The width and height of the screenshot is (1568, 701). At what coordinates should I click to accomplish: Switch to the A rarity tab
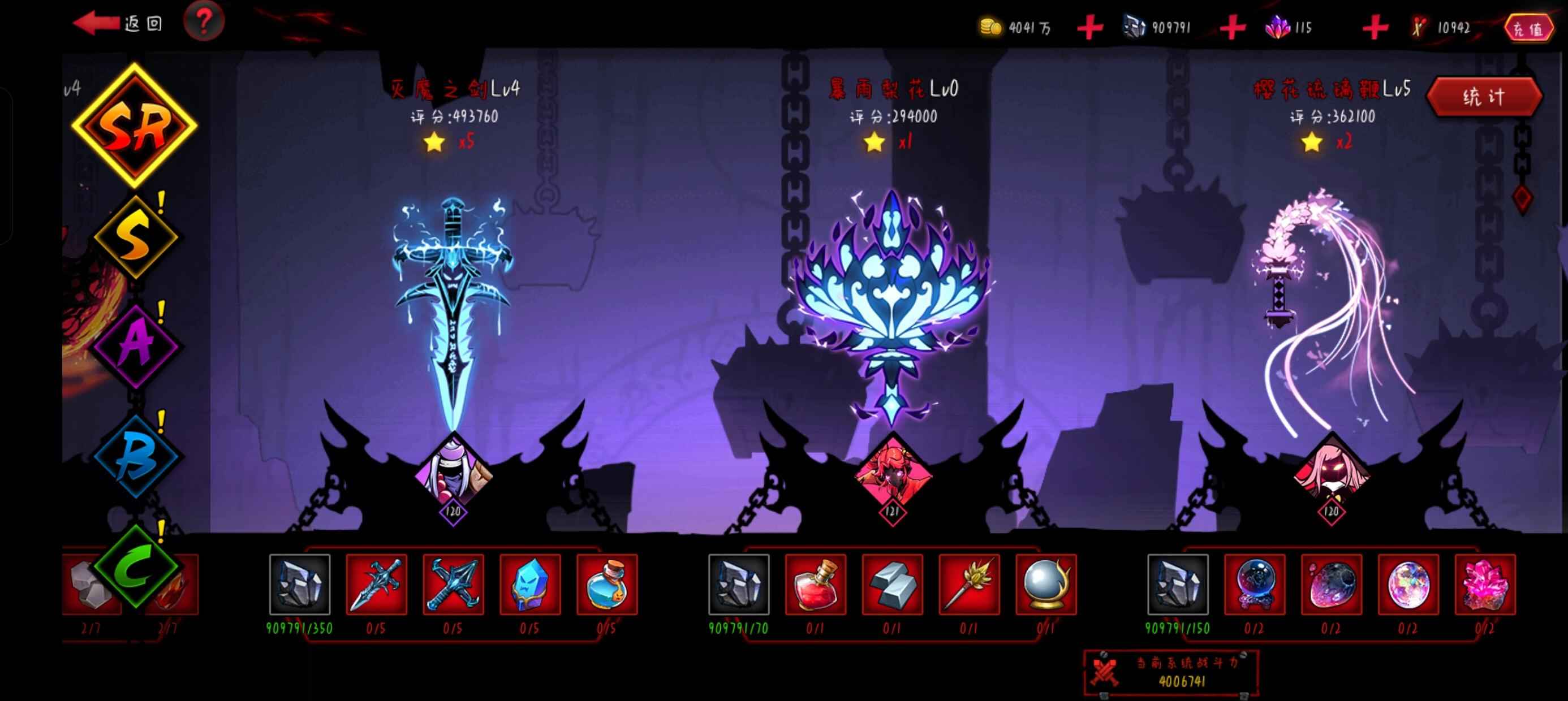pos(136,344)
